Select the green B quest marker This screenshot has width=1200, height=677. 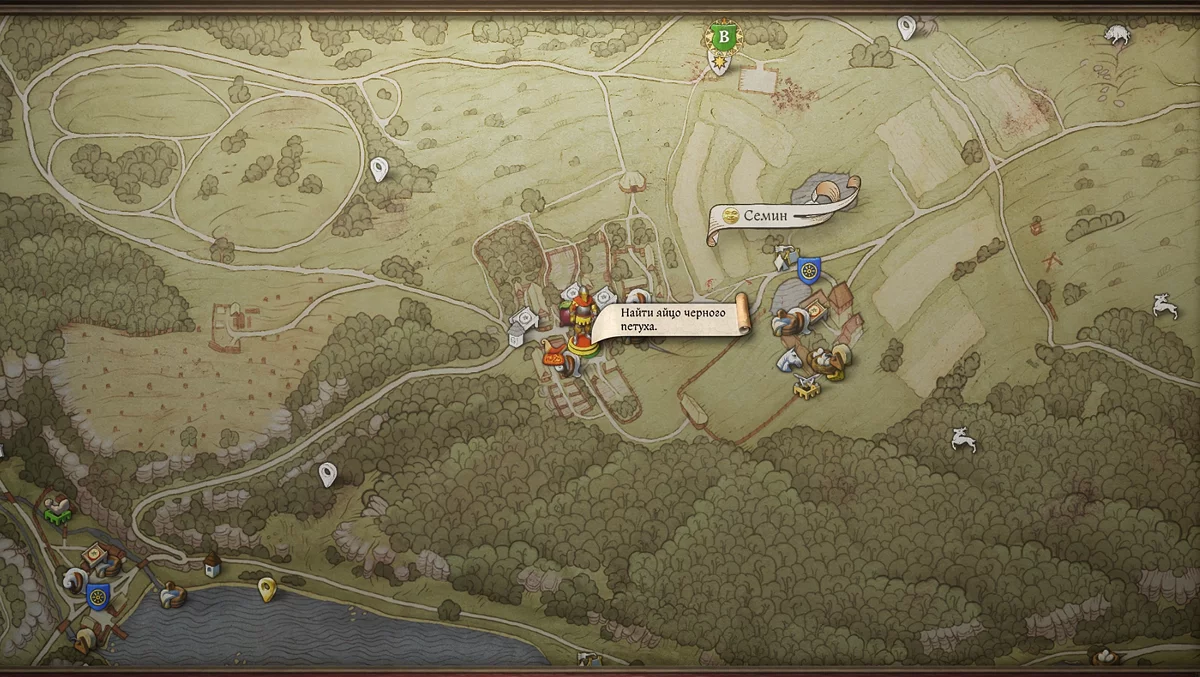(723, 38)
